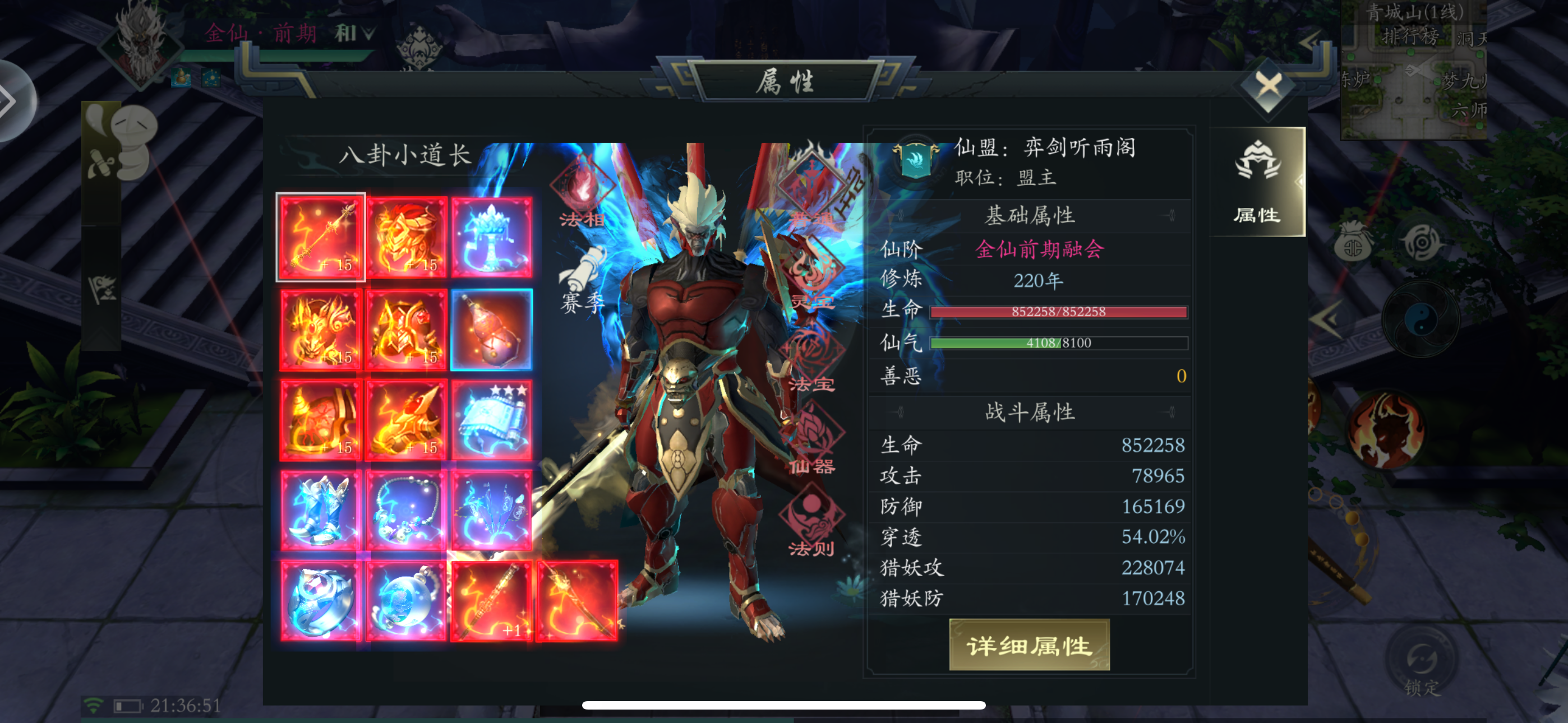Click the guild emblem beside 弈剑听雨阁
This screenshot has height=723, width=1568.
pos(916,161)
